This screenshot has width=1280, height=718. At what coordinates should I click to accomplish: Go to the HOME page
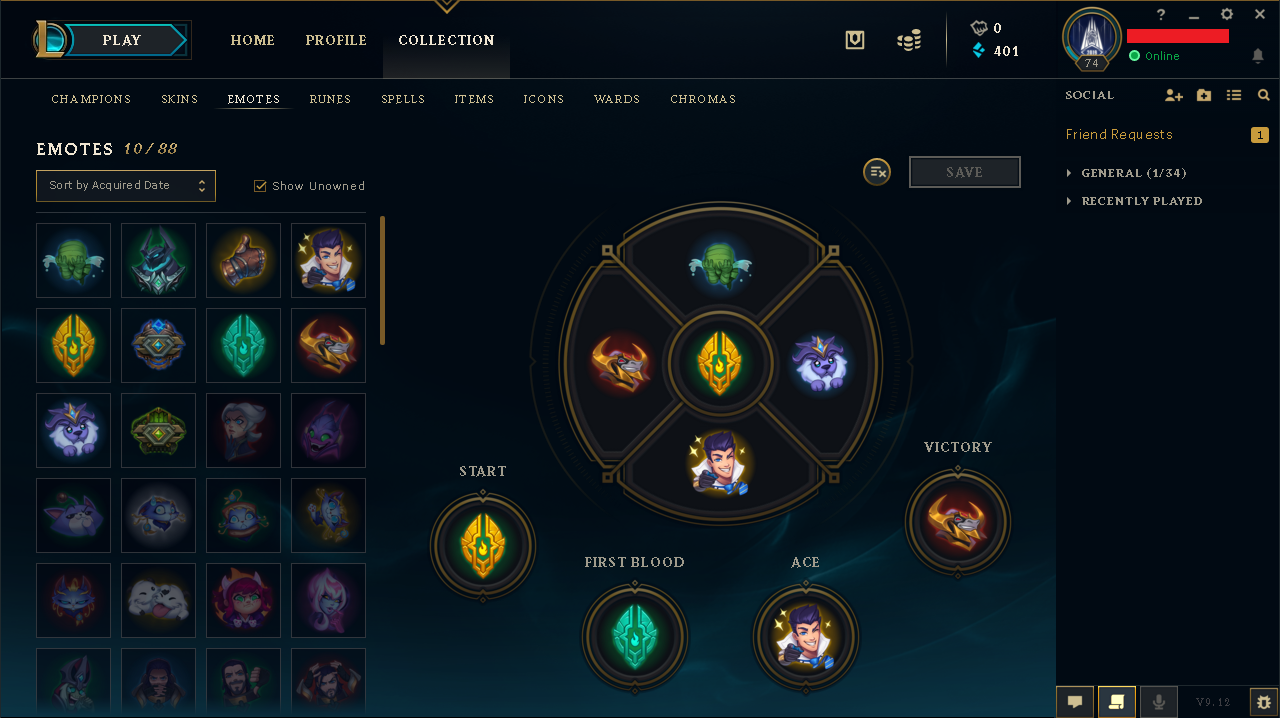tap(252, 40)
